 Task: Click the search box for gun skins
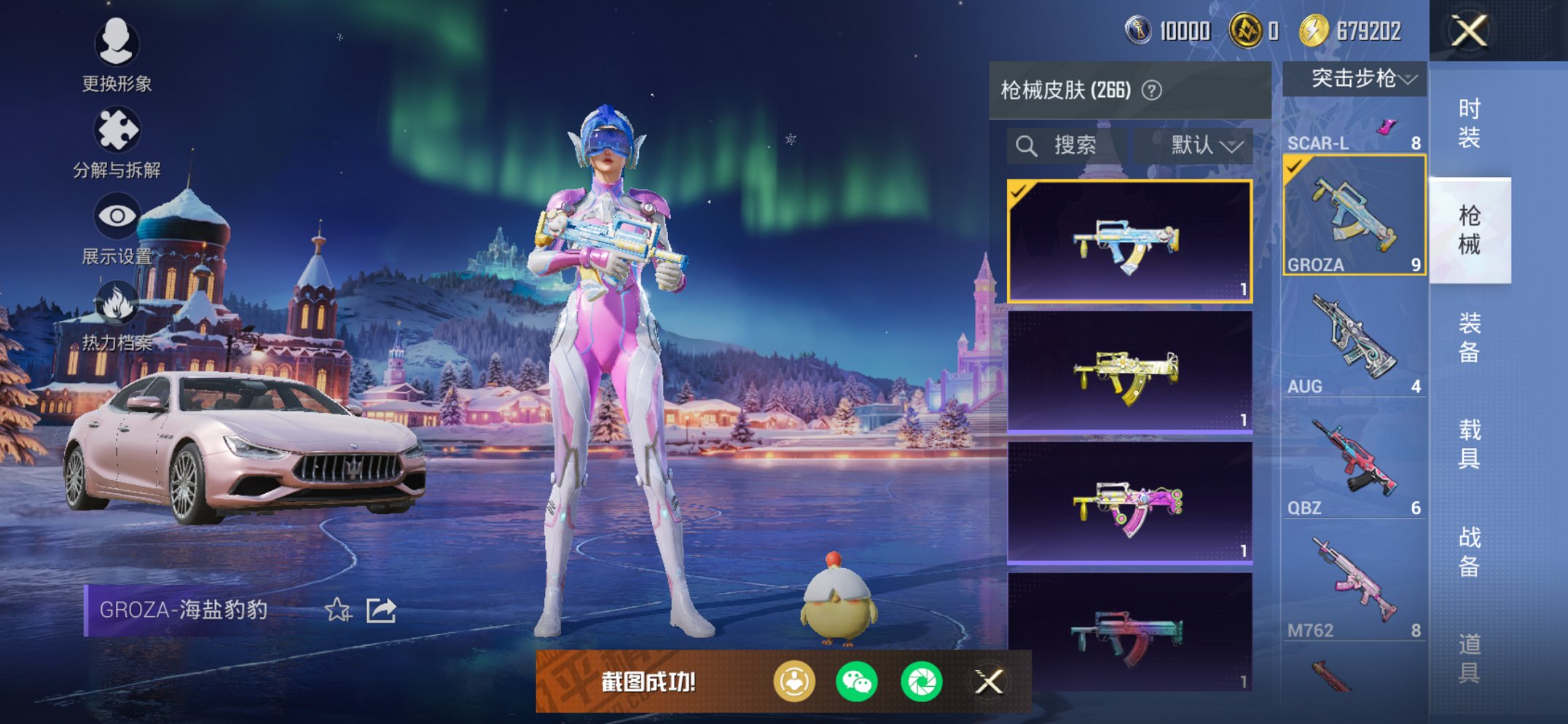pos(1067,146)
